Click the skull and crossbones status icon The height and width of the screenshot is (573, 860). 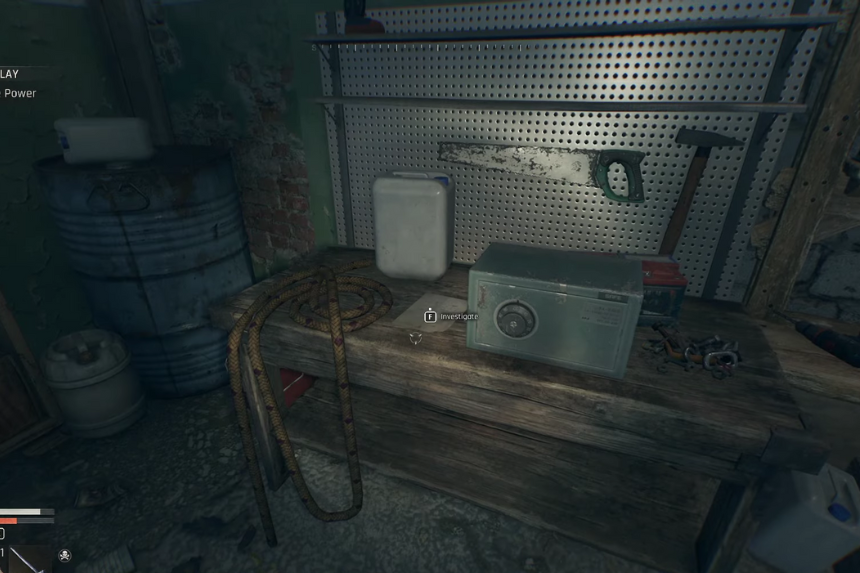tap(65, 555)
